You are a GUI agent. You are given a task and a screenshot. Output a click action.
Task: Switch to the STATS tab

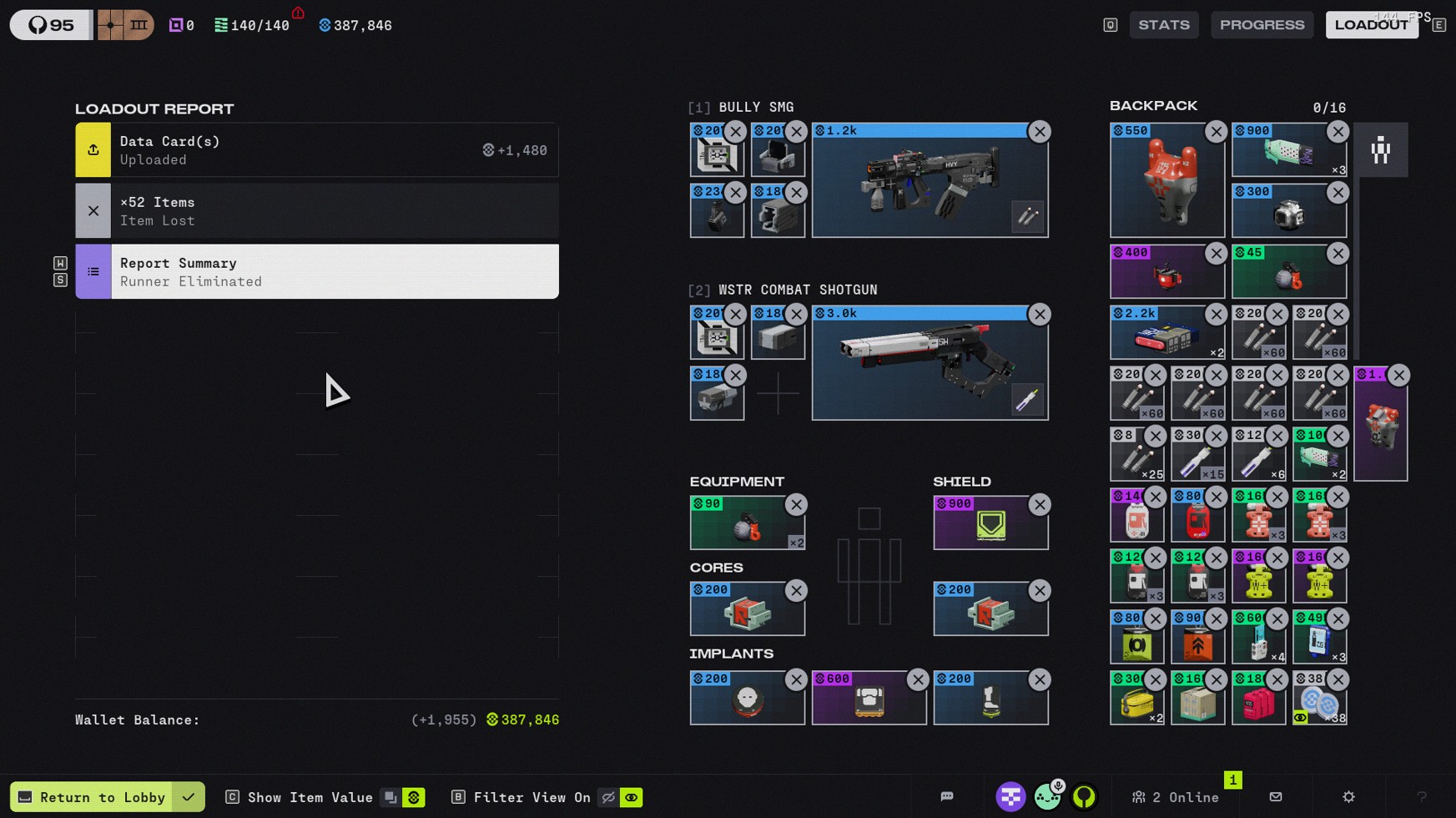(1164, 25)
